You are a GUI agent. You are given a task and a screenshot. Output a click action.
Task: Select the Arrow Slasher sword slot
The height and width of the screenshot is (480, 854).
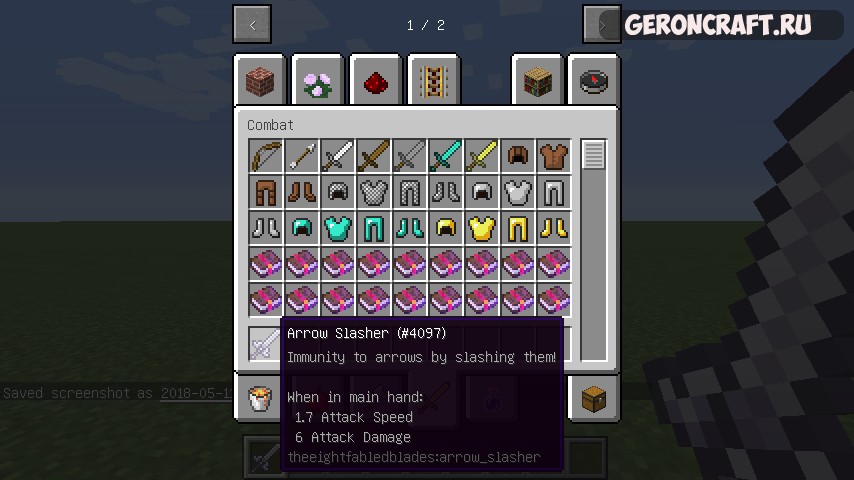click(x=267, y=343)
